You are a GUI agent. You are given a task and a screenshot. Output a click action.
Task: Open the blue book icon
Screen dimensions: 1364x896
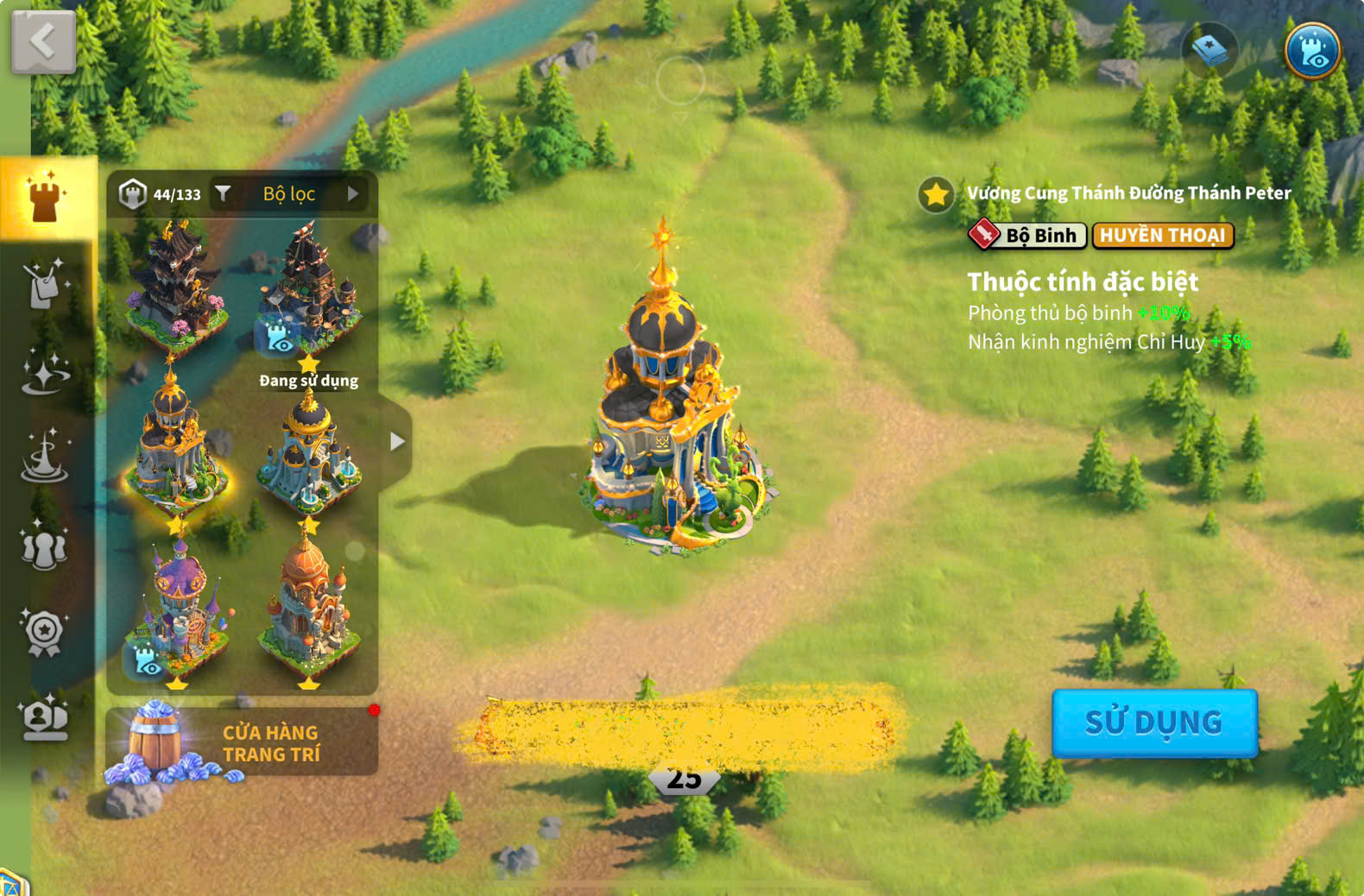pyautogui.click(x=1209, y=50)
